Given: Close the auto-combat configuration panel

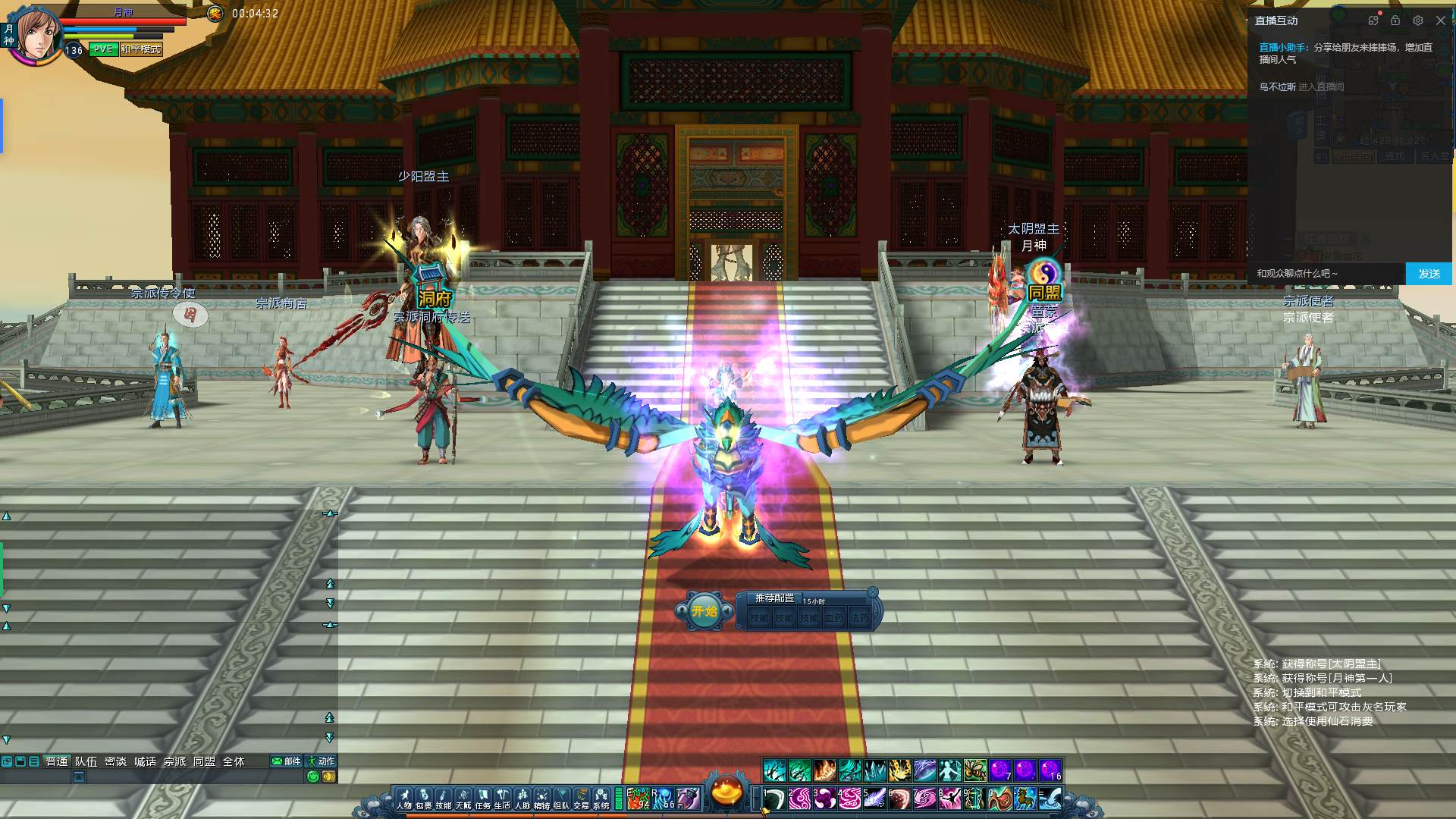Looking at the screenshot, I should pos(873,592).
